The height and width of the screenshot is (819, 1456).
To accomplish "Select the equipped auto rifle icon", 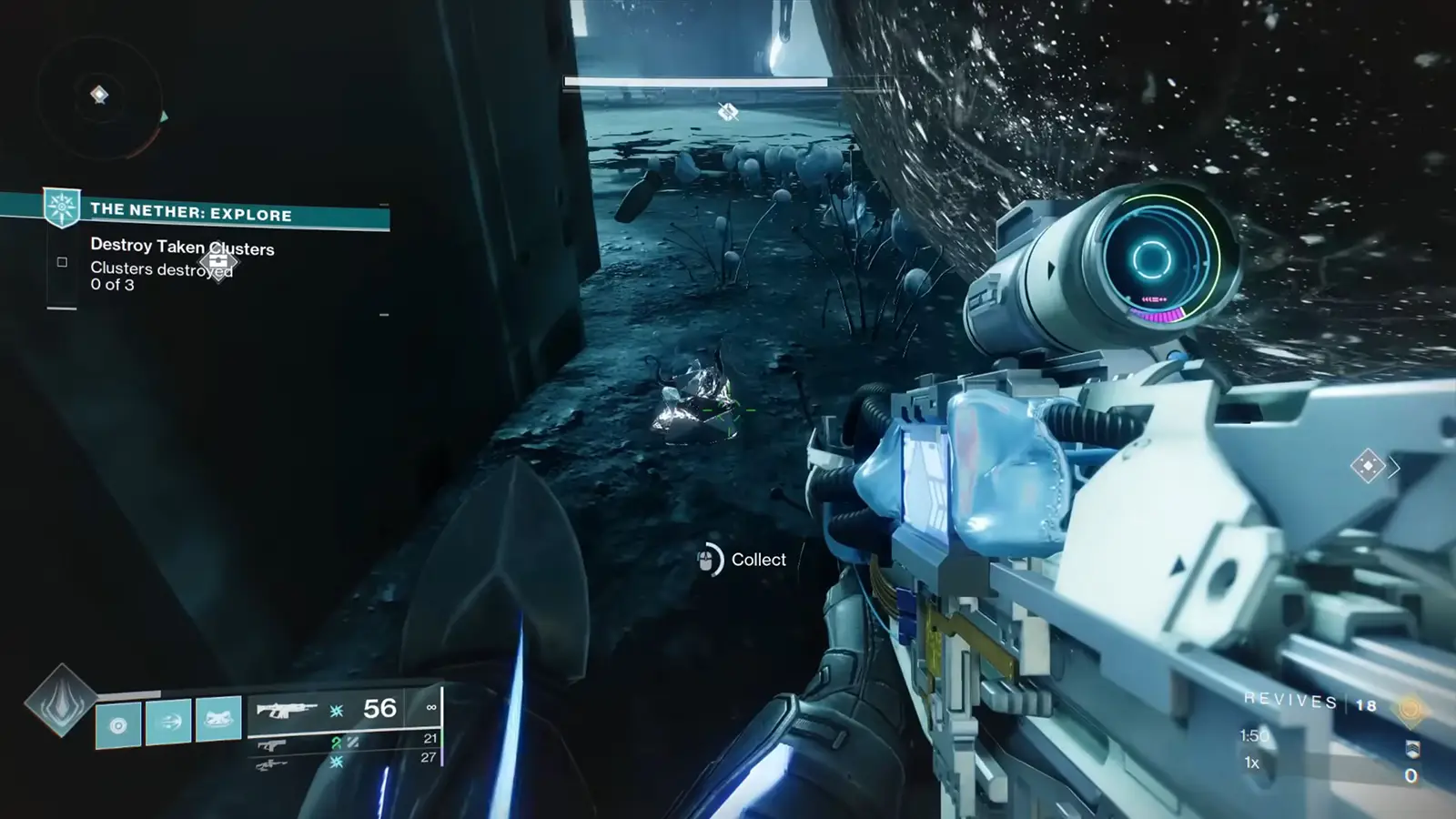I will point(288,711).
